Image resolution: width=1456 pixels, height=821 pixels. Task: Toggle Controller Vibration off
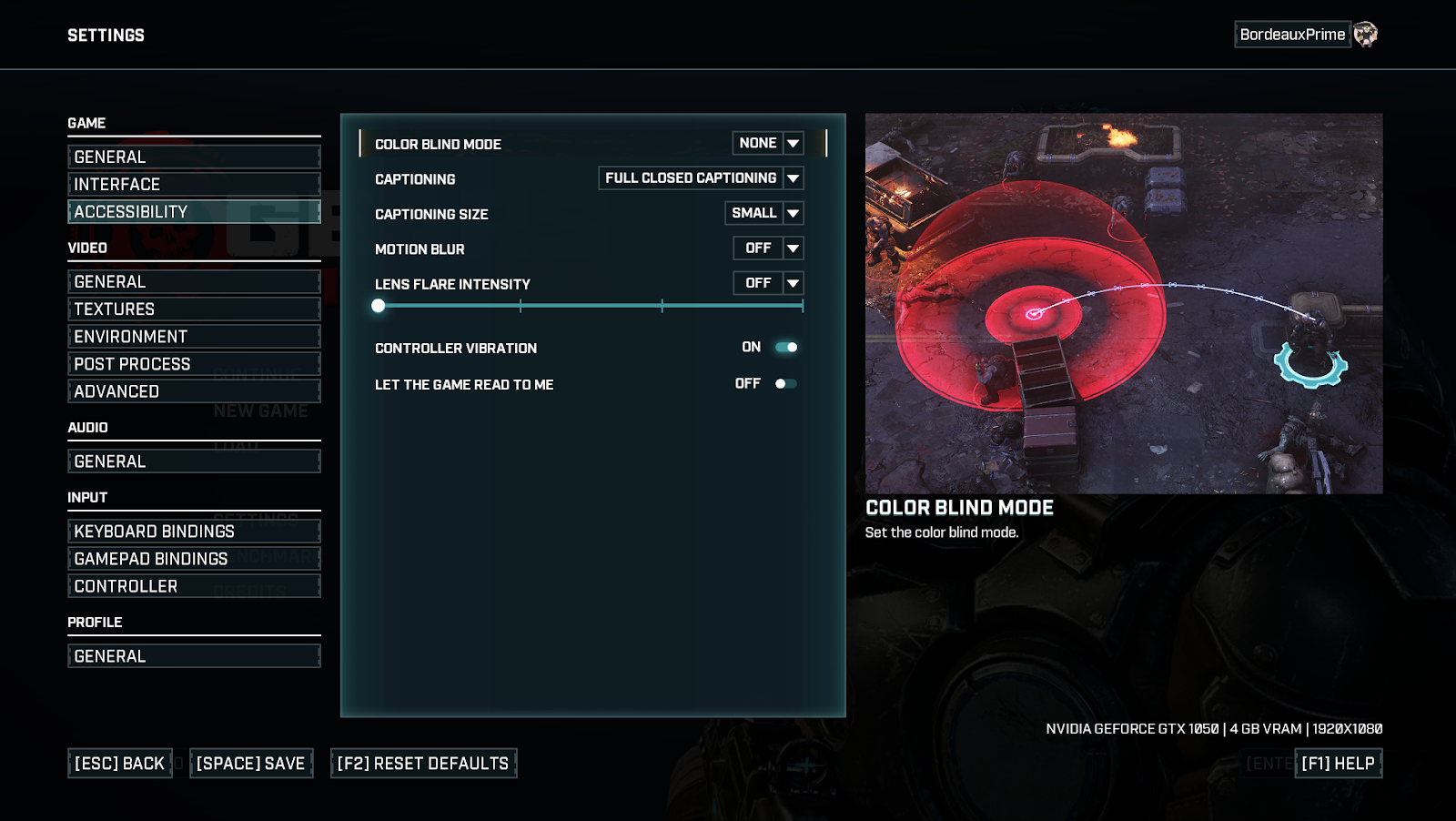click(x=786, y=347)
